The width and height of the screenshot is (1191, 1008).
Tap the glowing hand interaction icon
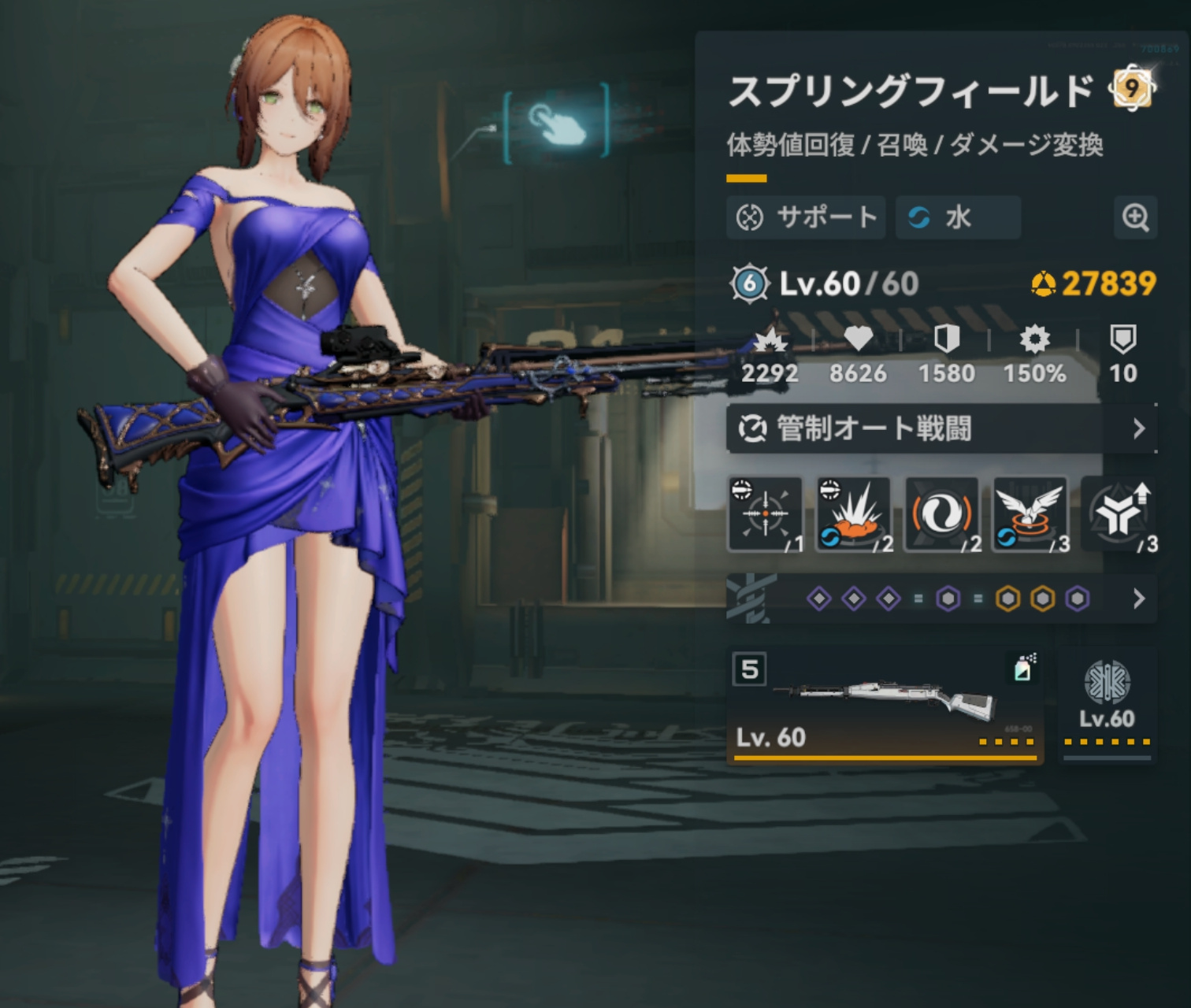556,124
